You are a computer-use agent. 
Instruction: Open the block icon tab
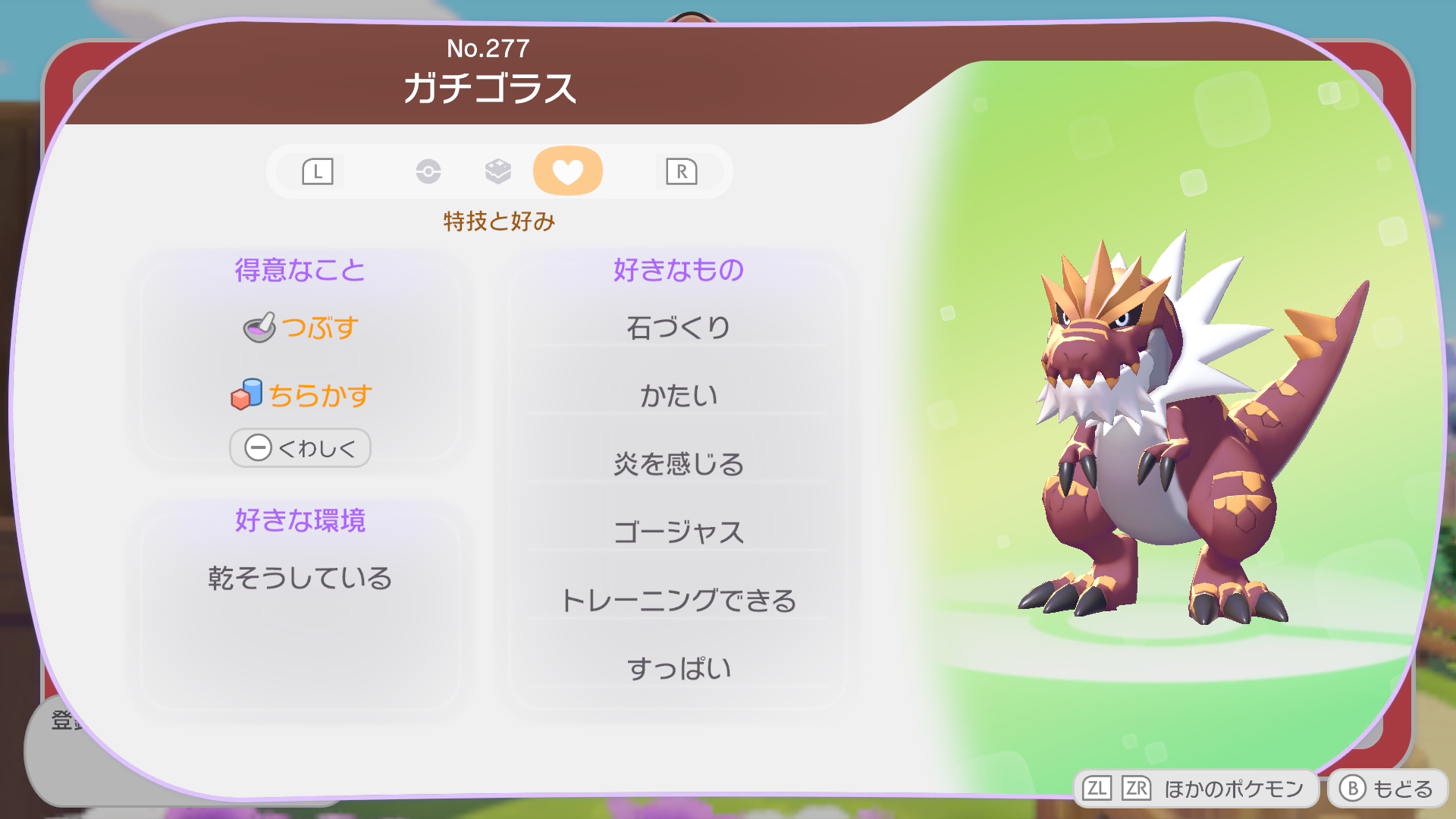pos(498,171)
